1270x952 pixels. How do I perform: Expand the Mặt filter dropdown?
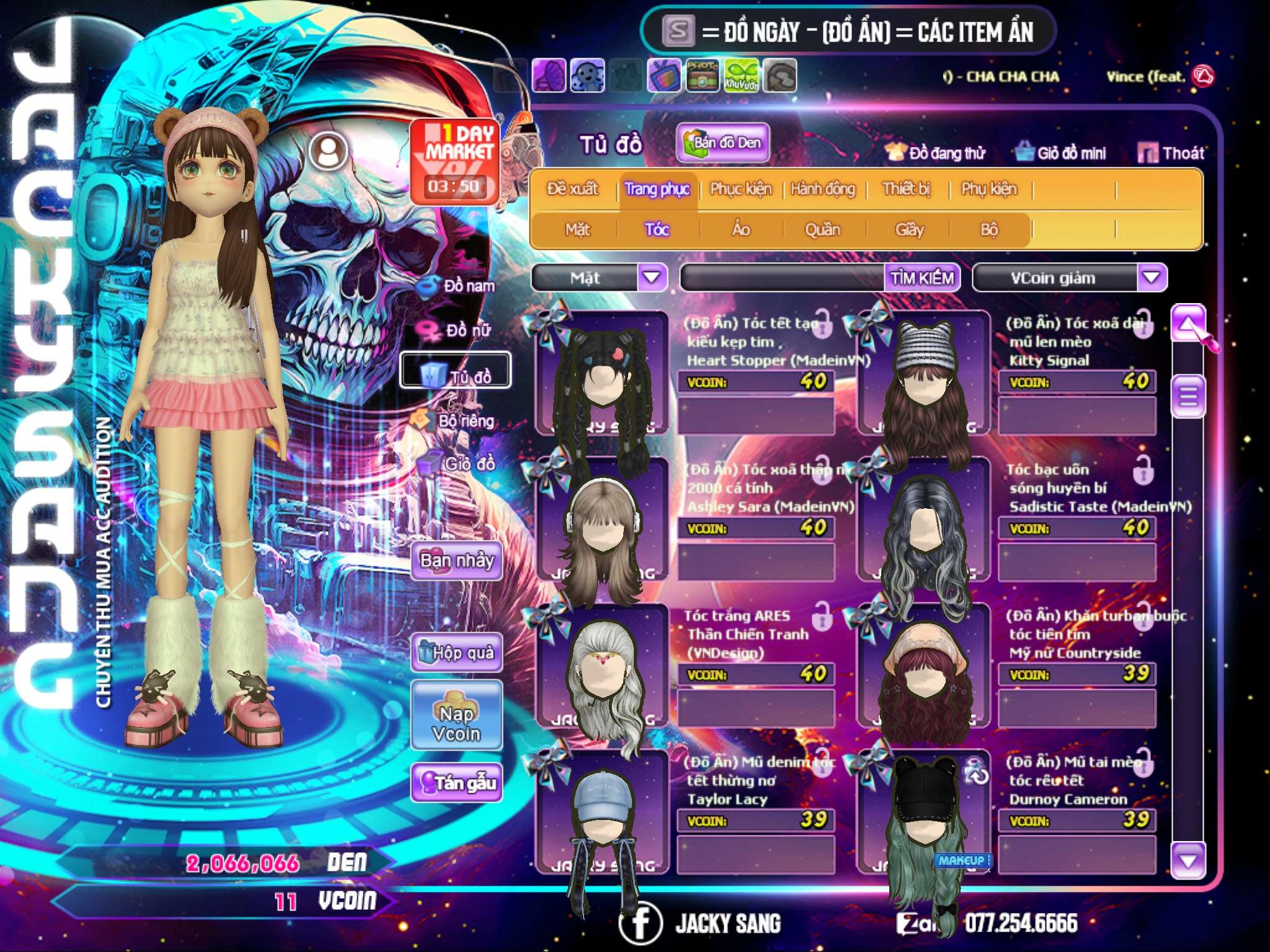point(651,278)
